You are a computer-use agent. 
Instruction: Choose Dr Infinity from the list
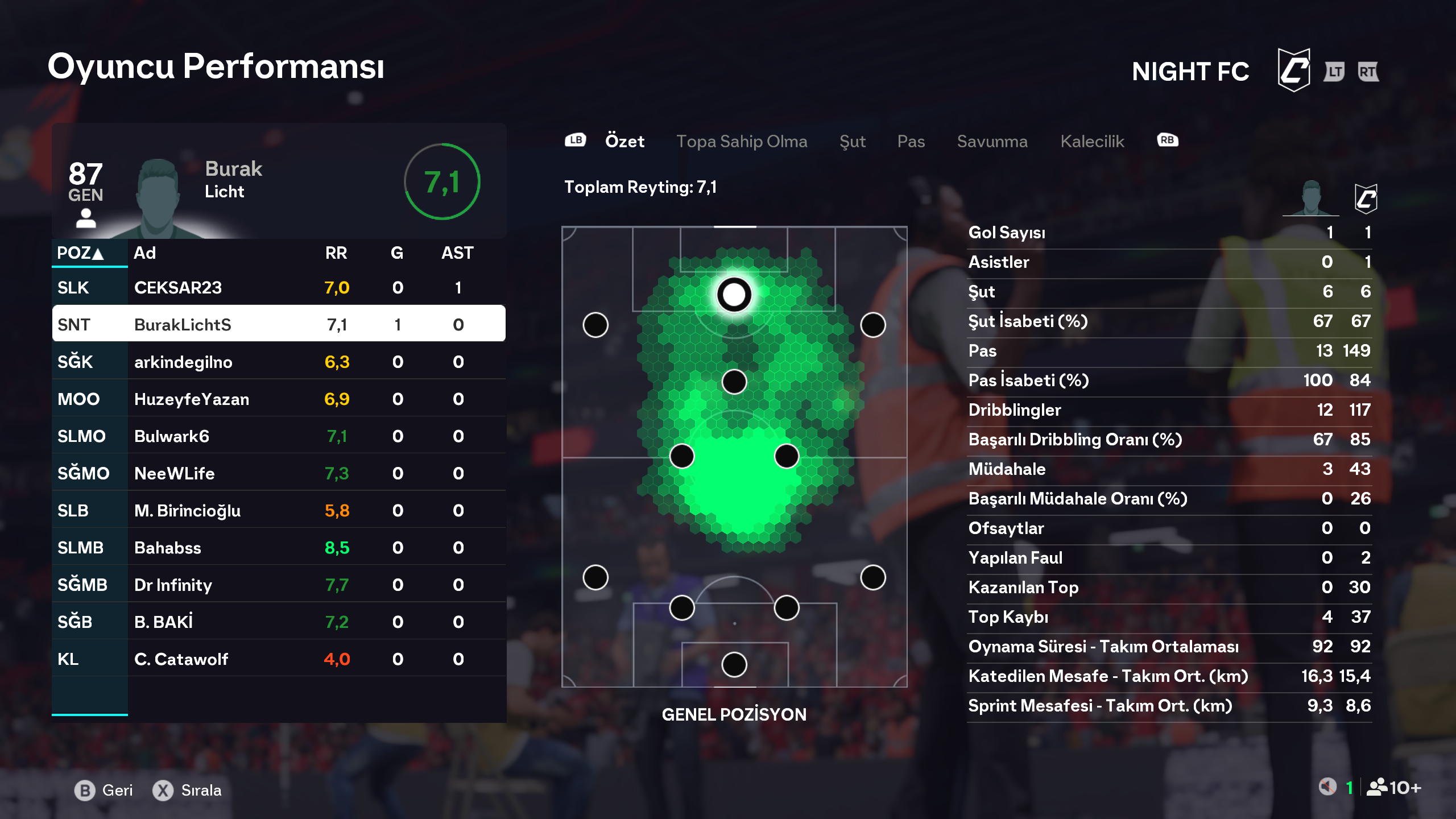point(279,585)
